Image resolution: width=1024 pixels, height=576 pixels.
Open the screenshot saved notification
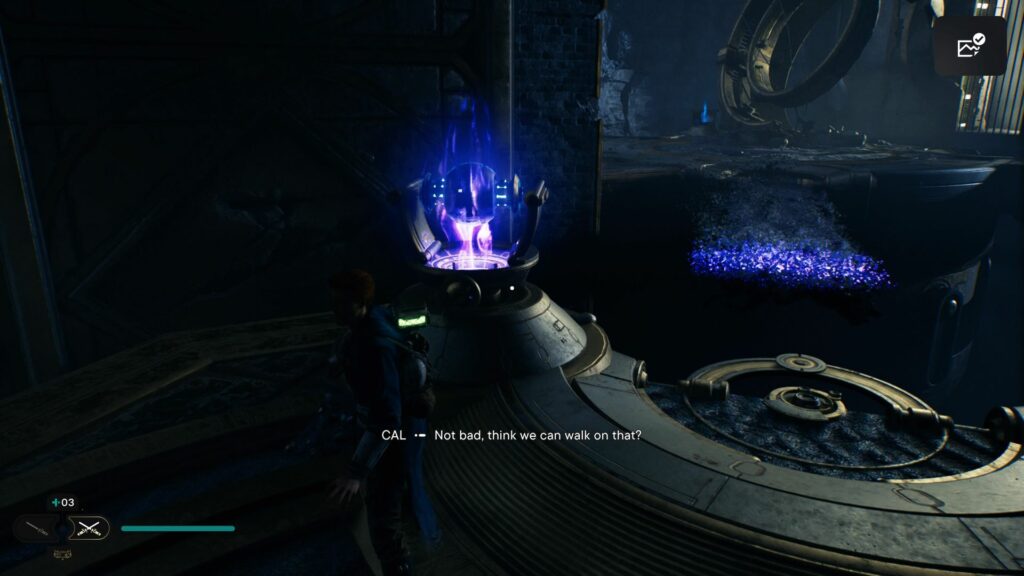coord(970,46)
